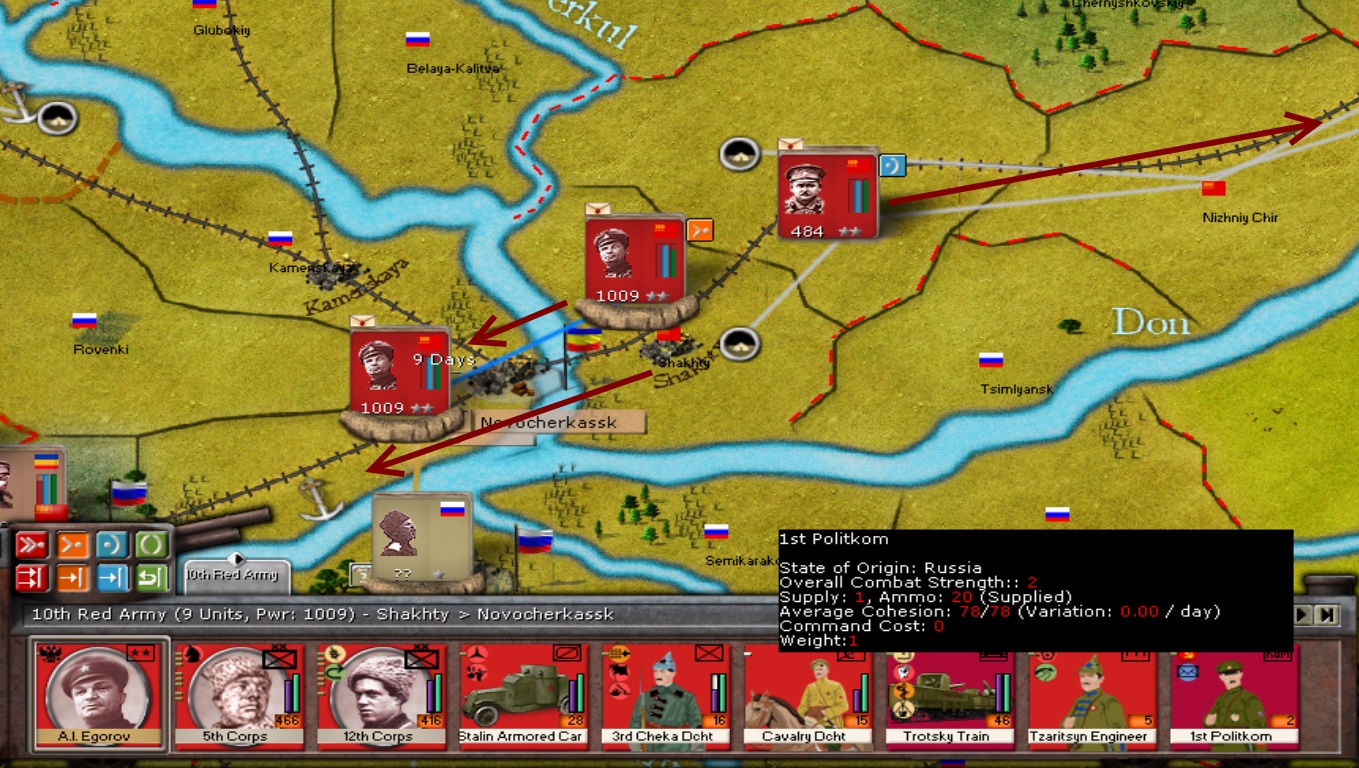Activate the green passive posture button
The width and height of the screenshot is (1359, 768).
pos(152,545)
